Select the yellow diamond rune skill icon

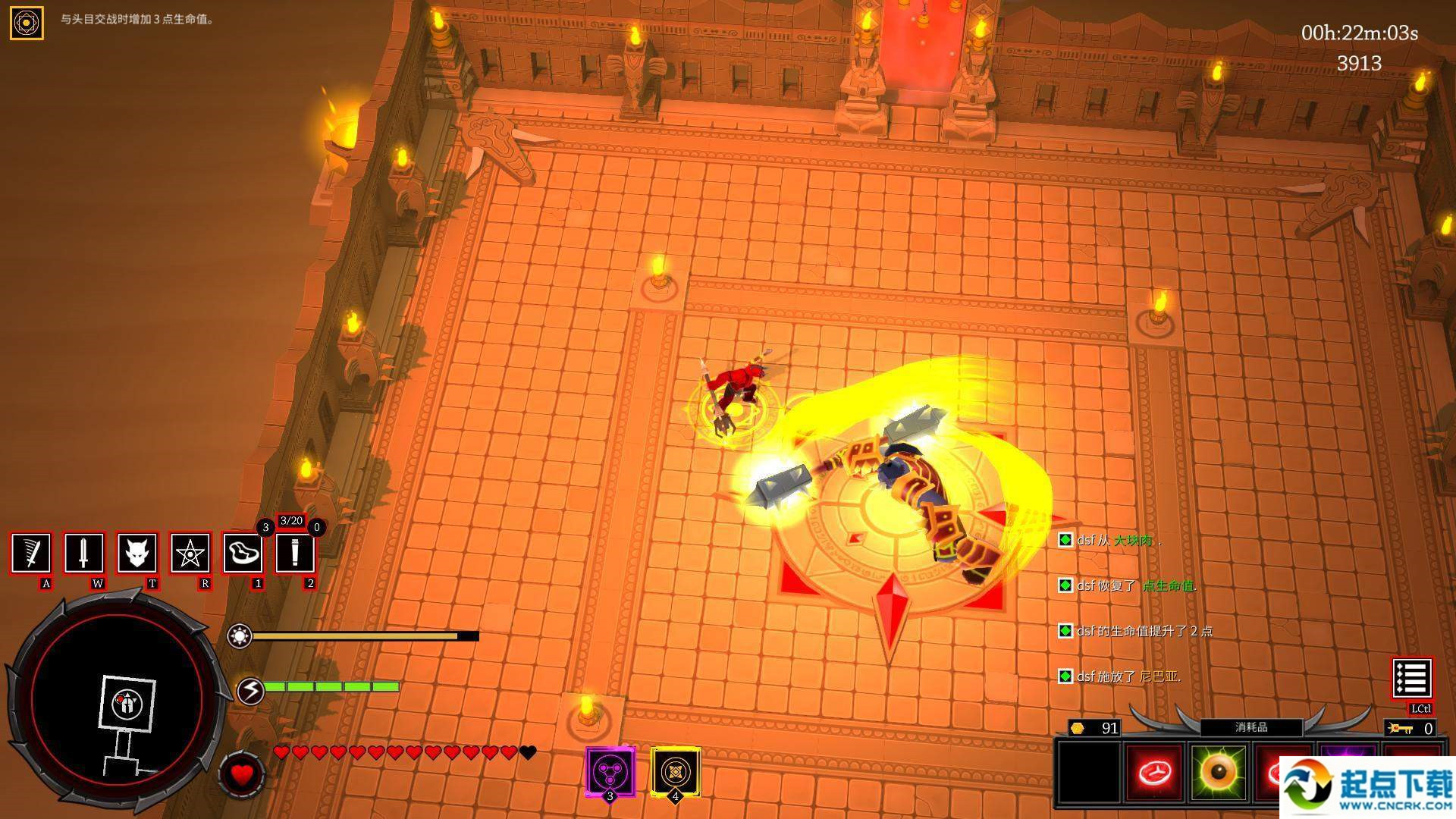[675, 772]
